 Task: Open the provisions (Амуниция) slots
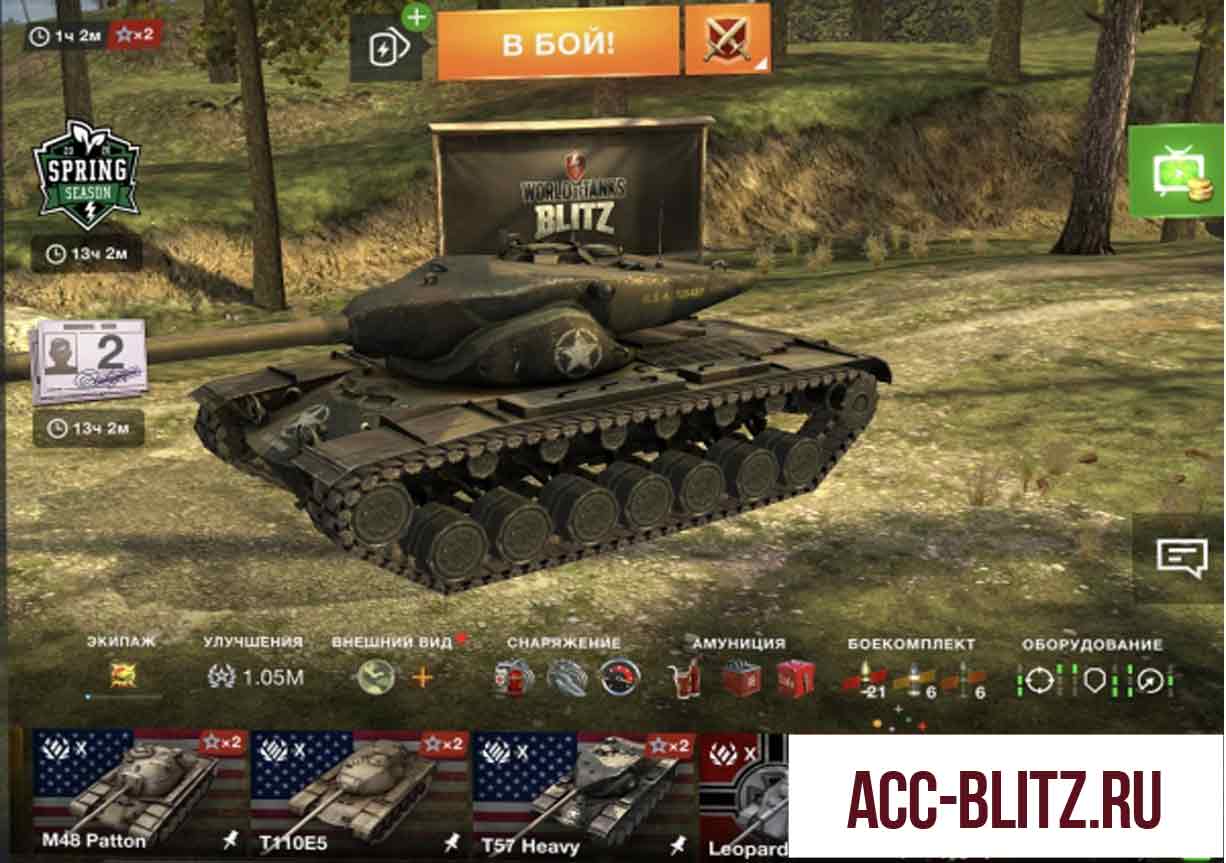[740, 677]
